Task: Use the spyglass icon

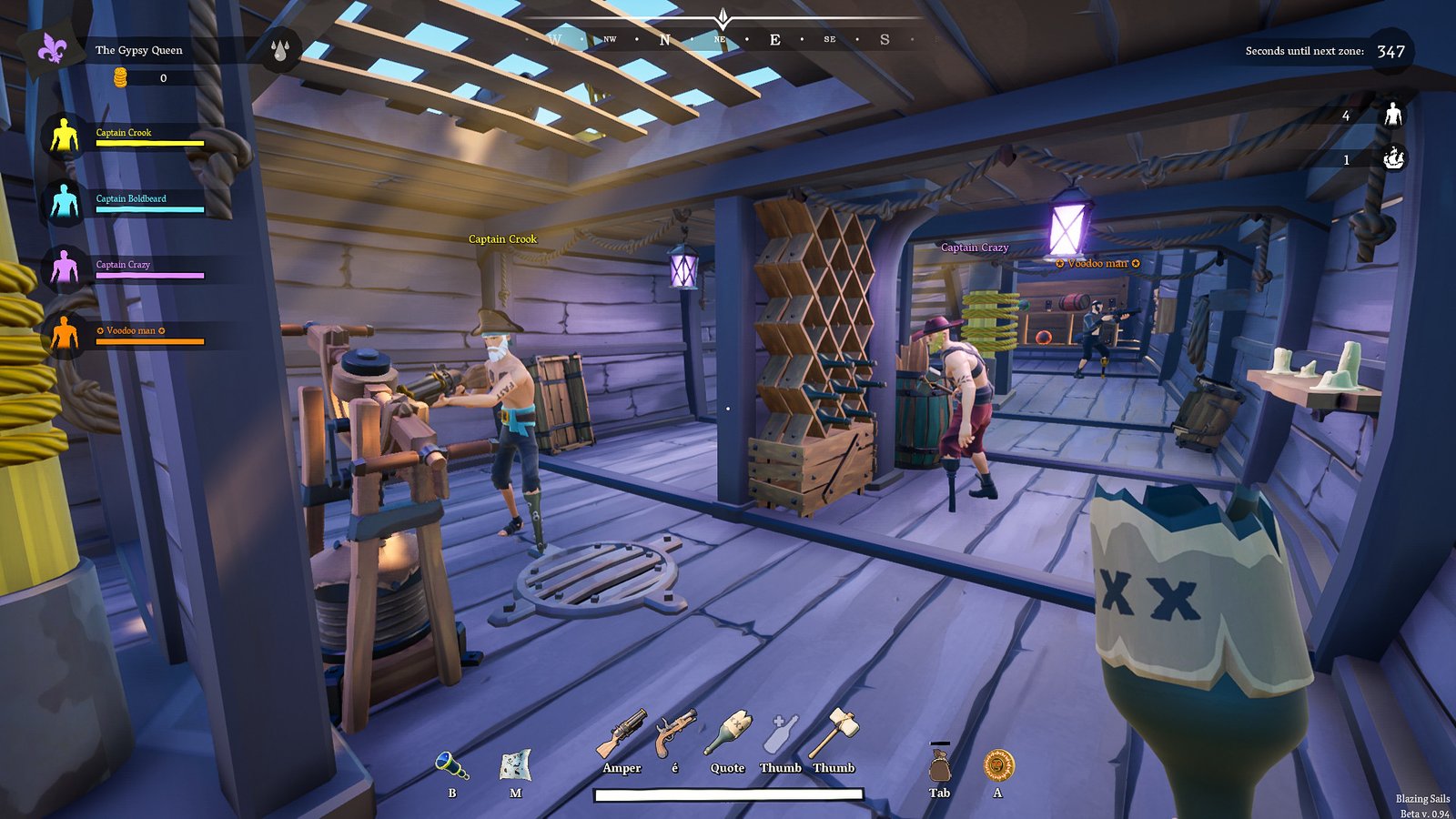Action: [x=451, y=765]
